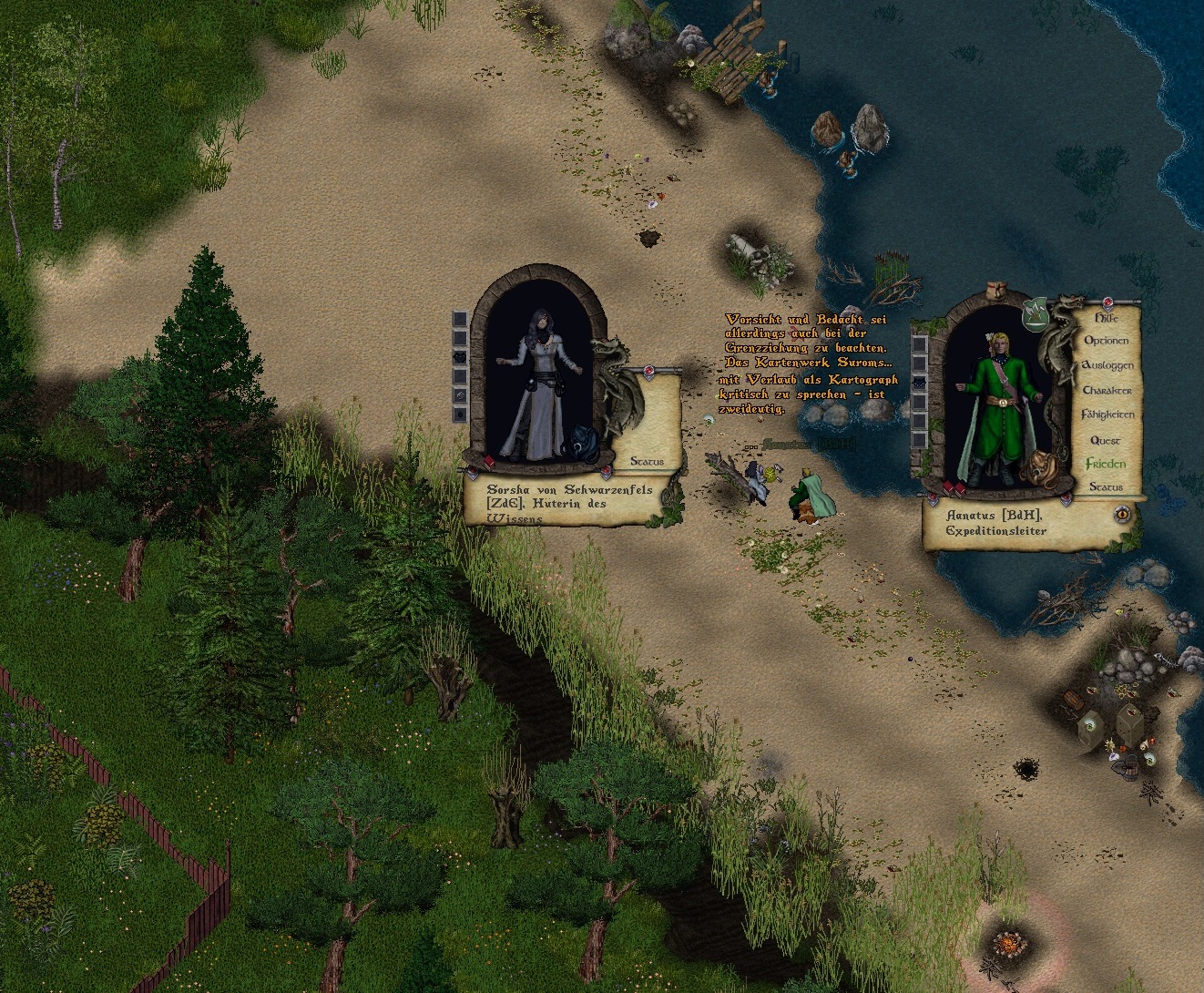Toggle the green Frieden peace mode
Viewport: 1204px width, 993px height.
pos(1106,464)
